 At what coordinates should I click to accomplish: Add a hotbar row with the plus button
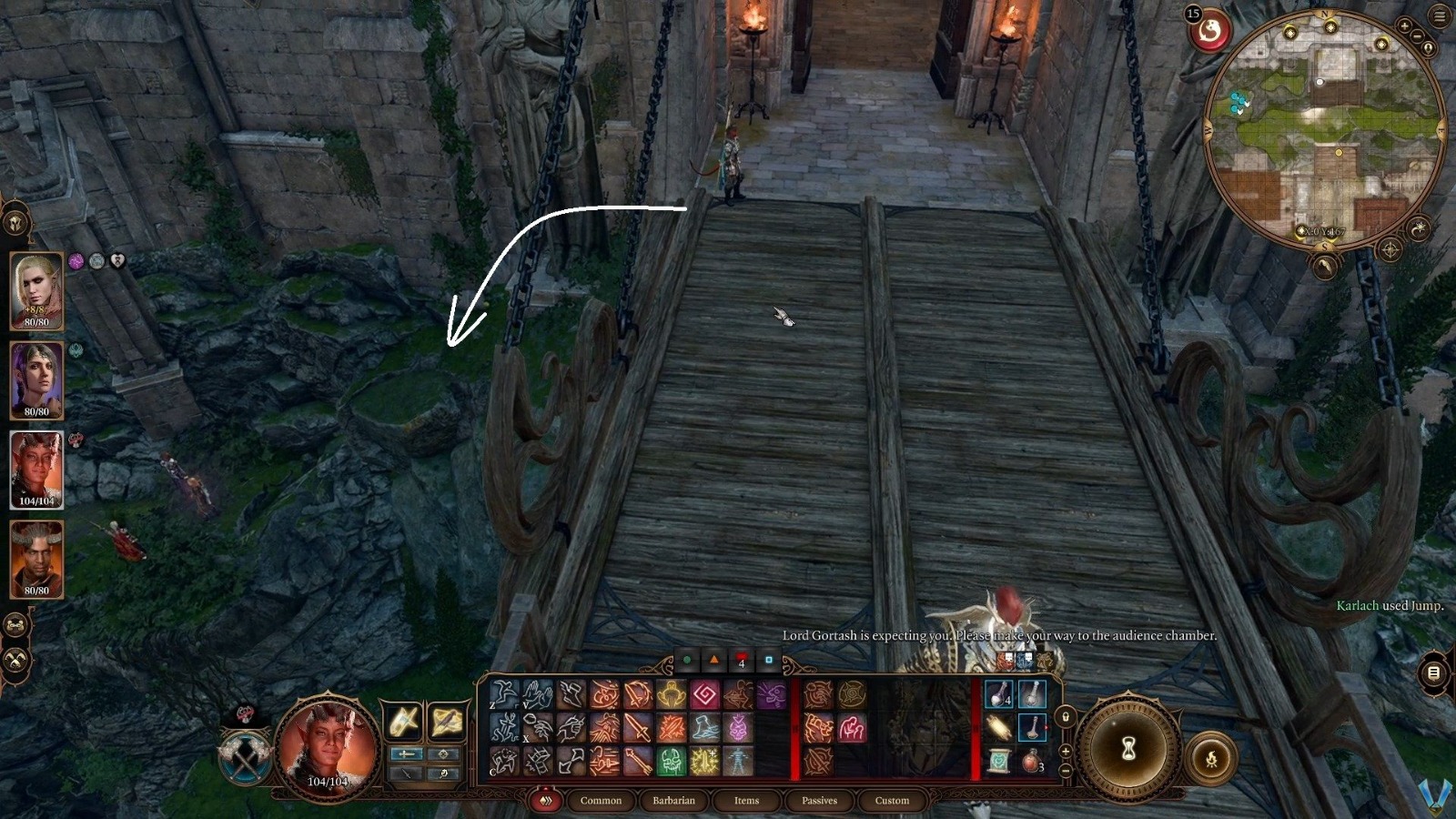pyautogui.click(x=1067, y=752)
